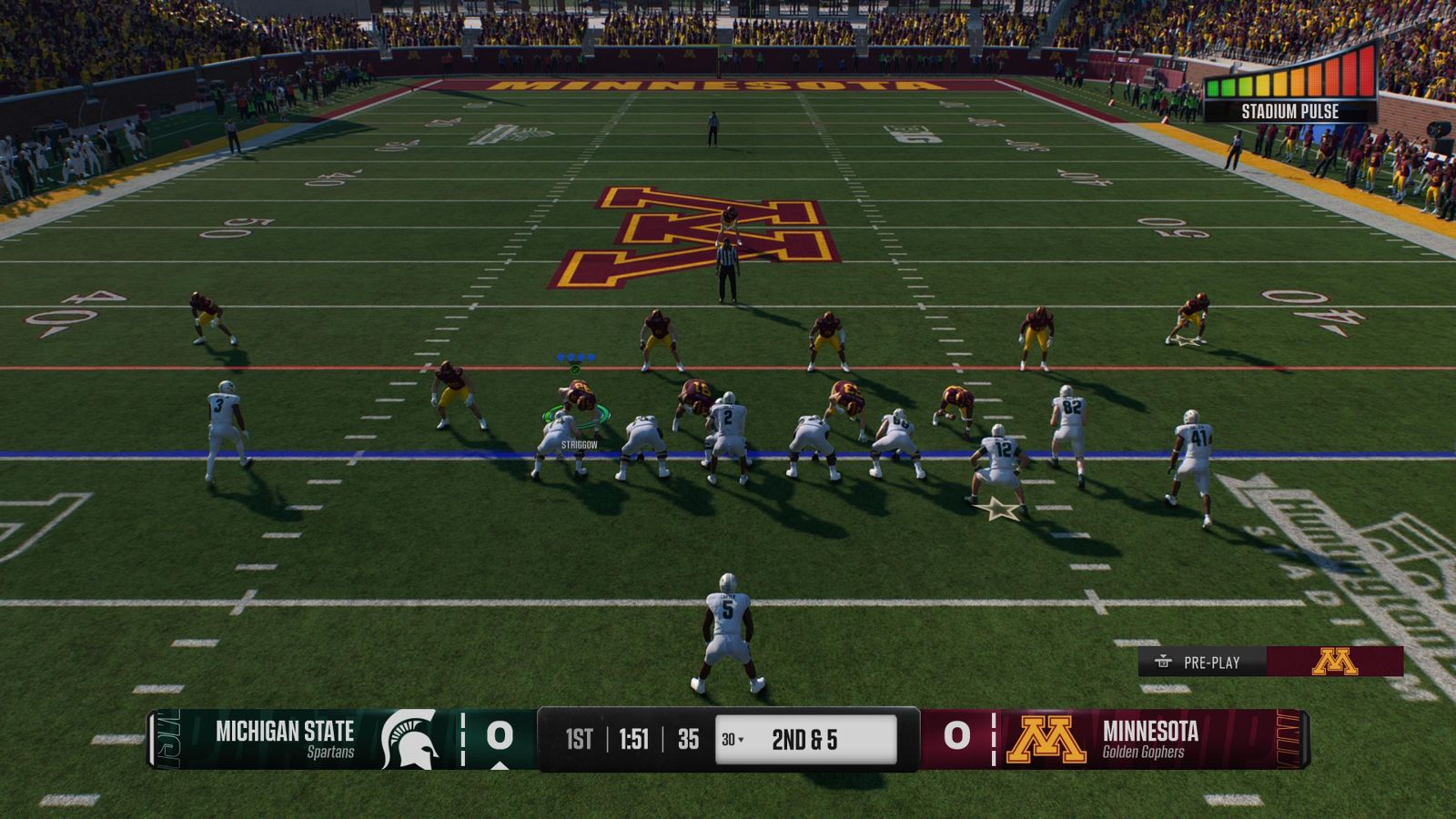Image resolution: width=1456 pixels, height=819 pixels.
Task: Click the Minnesota logo on the PRE-PLAY banner
Action: 1333,663
